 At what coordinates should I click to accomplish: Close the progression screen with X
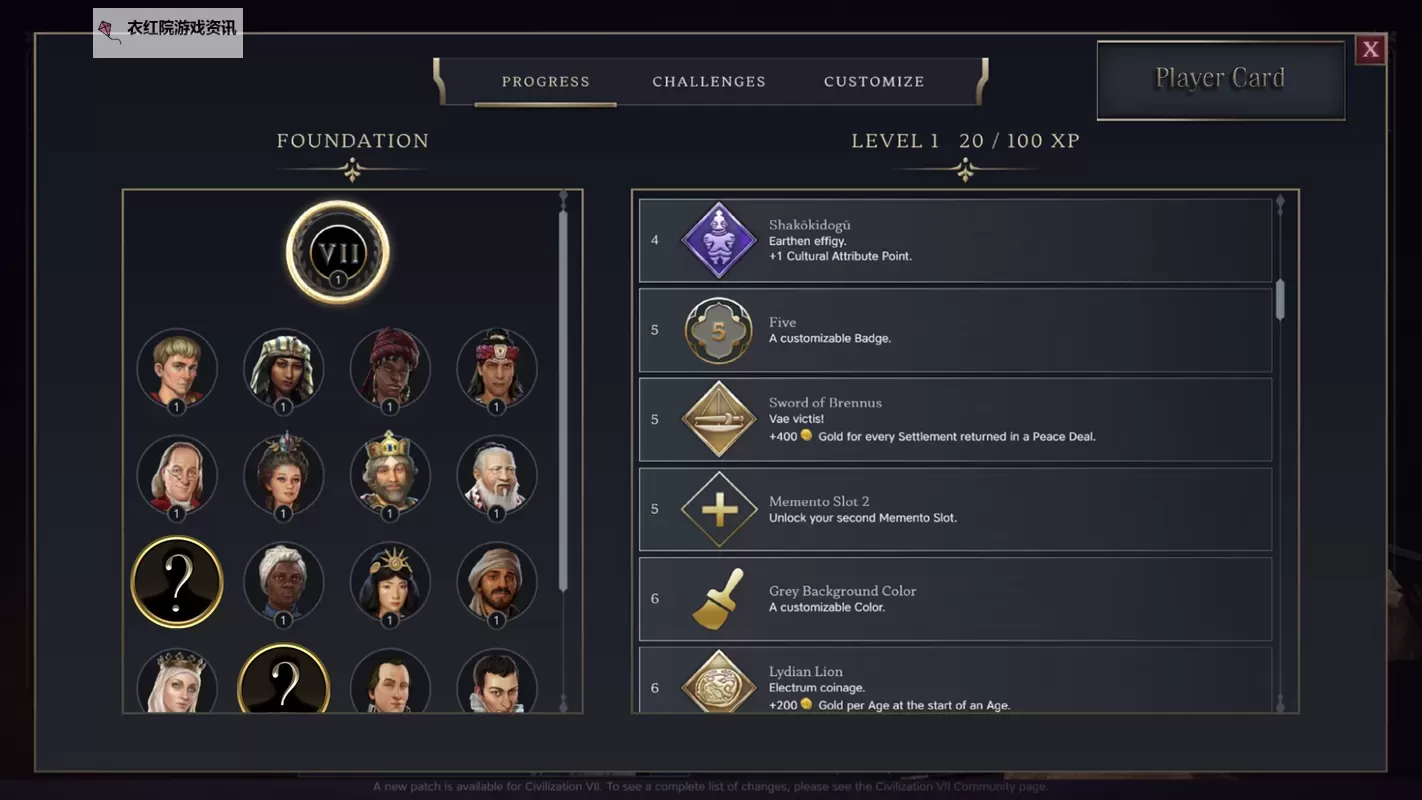point(1370,49)
